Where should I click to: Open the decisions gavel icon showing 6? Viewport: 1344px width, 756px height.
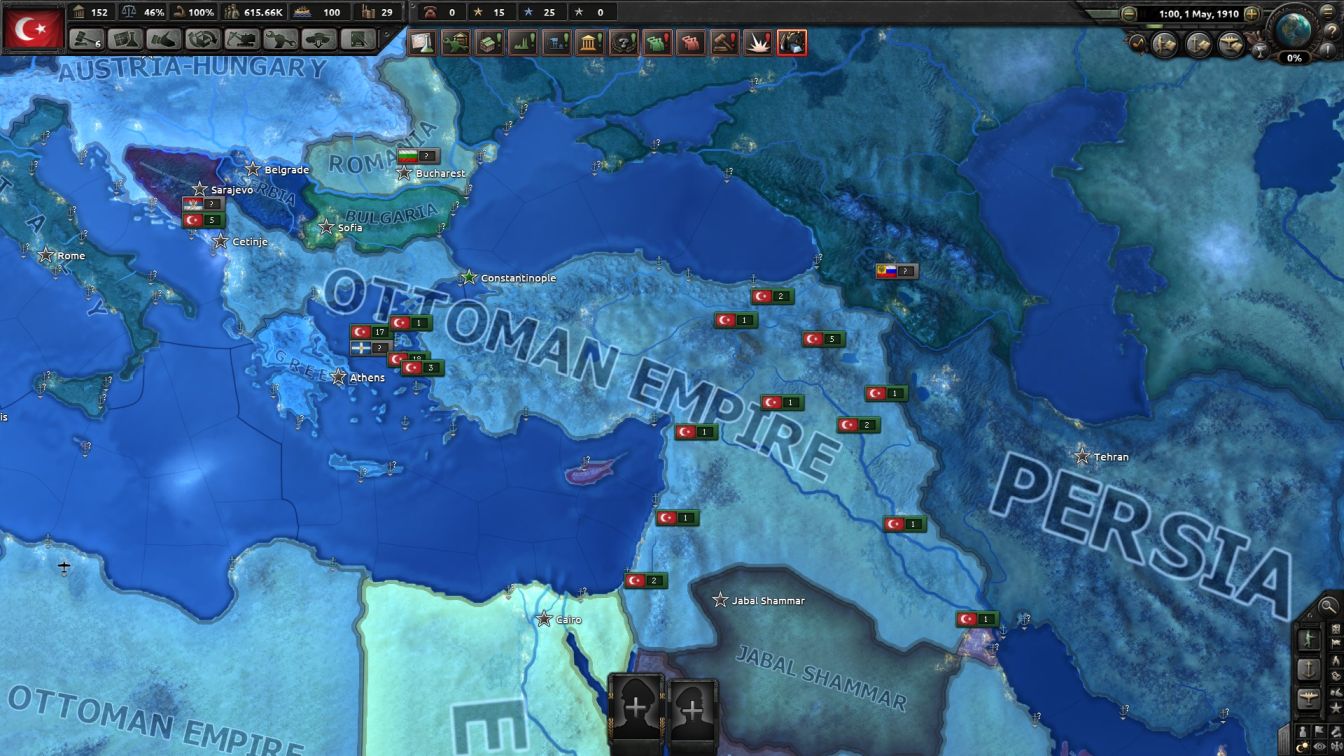click(84, 40)
